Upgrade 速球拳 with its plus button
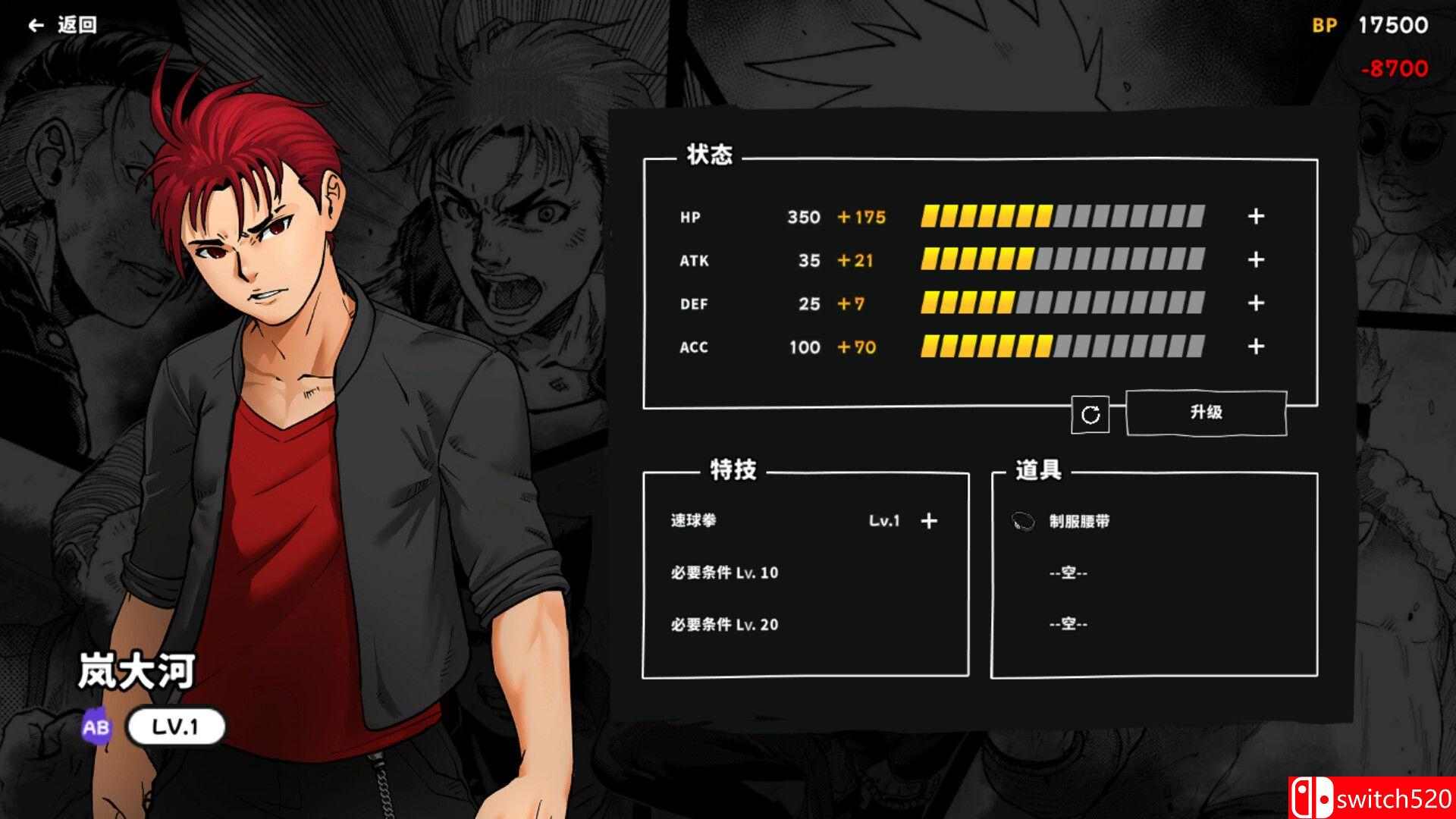Screen dimensions: 1456x819 [x=928, y=521]
